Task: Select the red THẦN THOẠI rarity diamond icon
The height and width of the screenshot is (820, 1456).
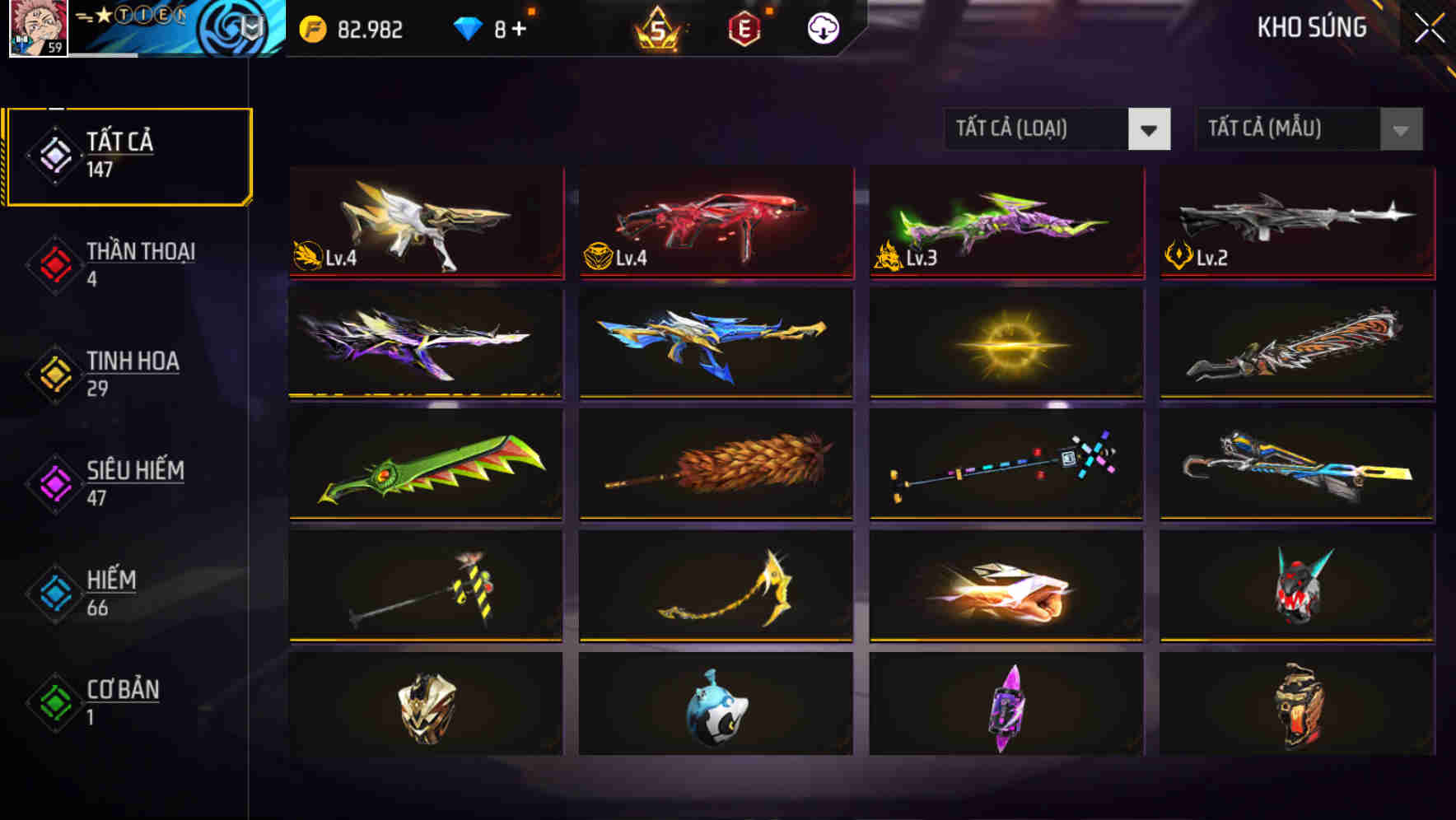Action: (53, 265)
